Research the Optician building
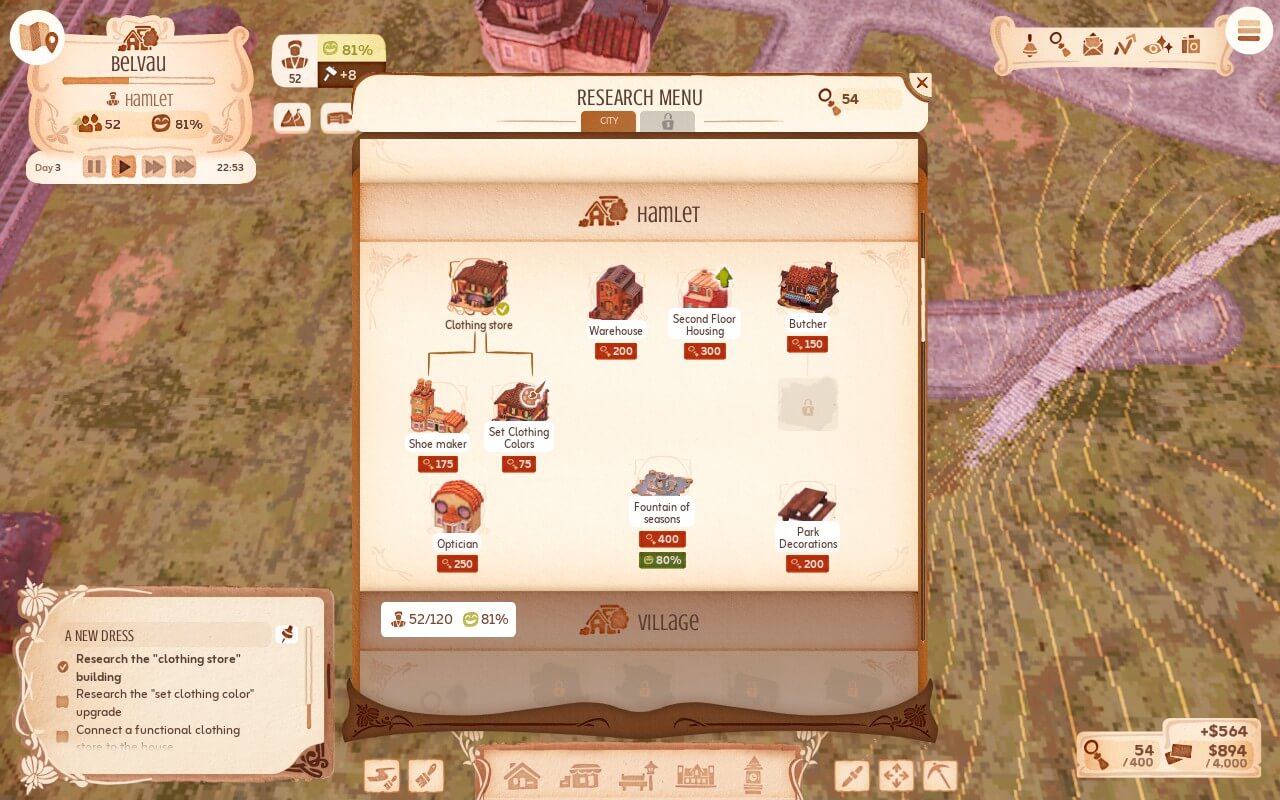This screenshot has height=800, width=1280. point(457,509)
